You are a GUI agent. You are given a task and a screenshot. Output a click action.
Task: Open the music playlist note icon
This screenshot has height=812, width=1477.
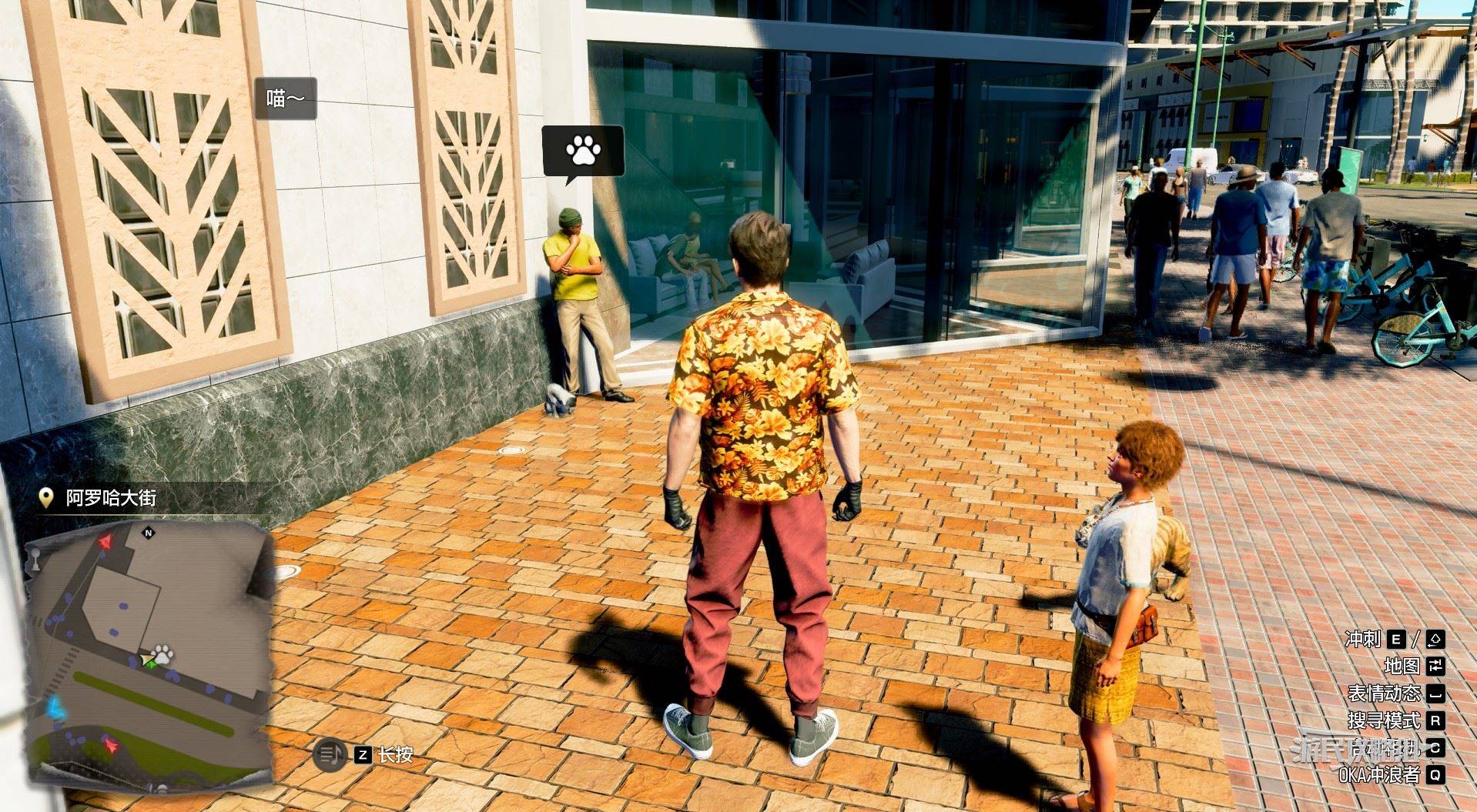329,754
